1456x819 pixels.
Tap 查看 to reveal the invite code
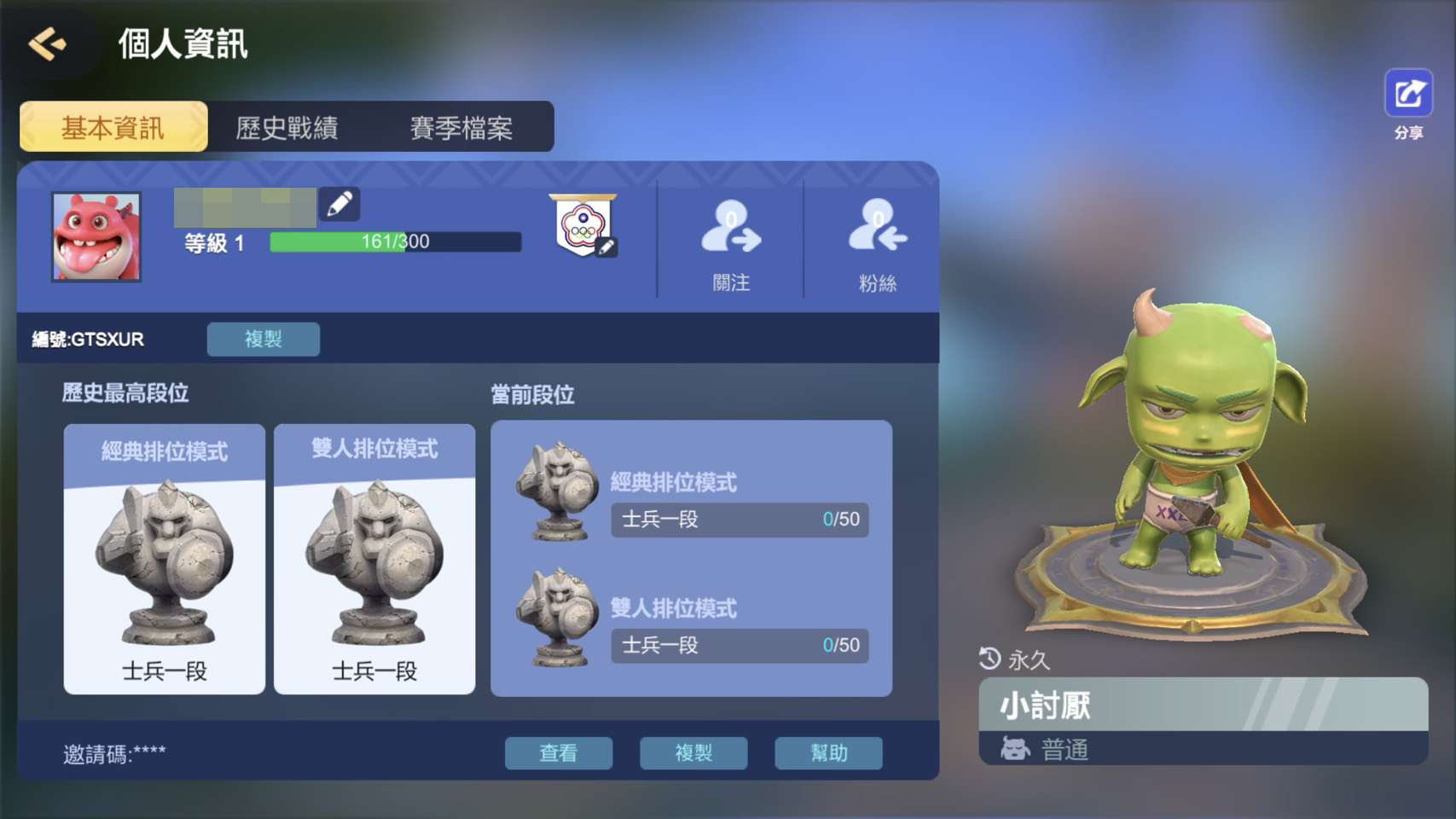tap(558, 752)
